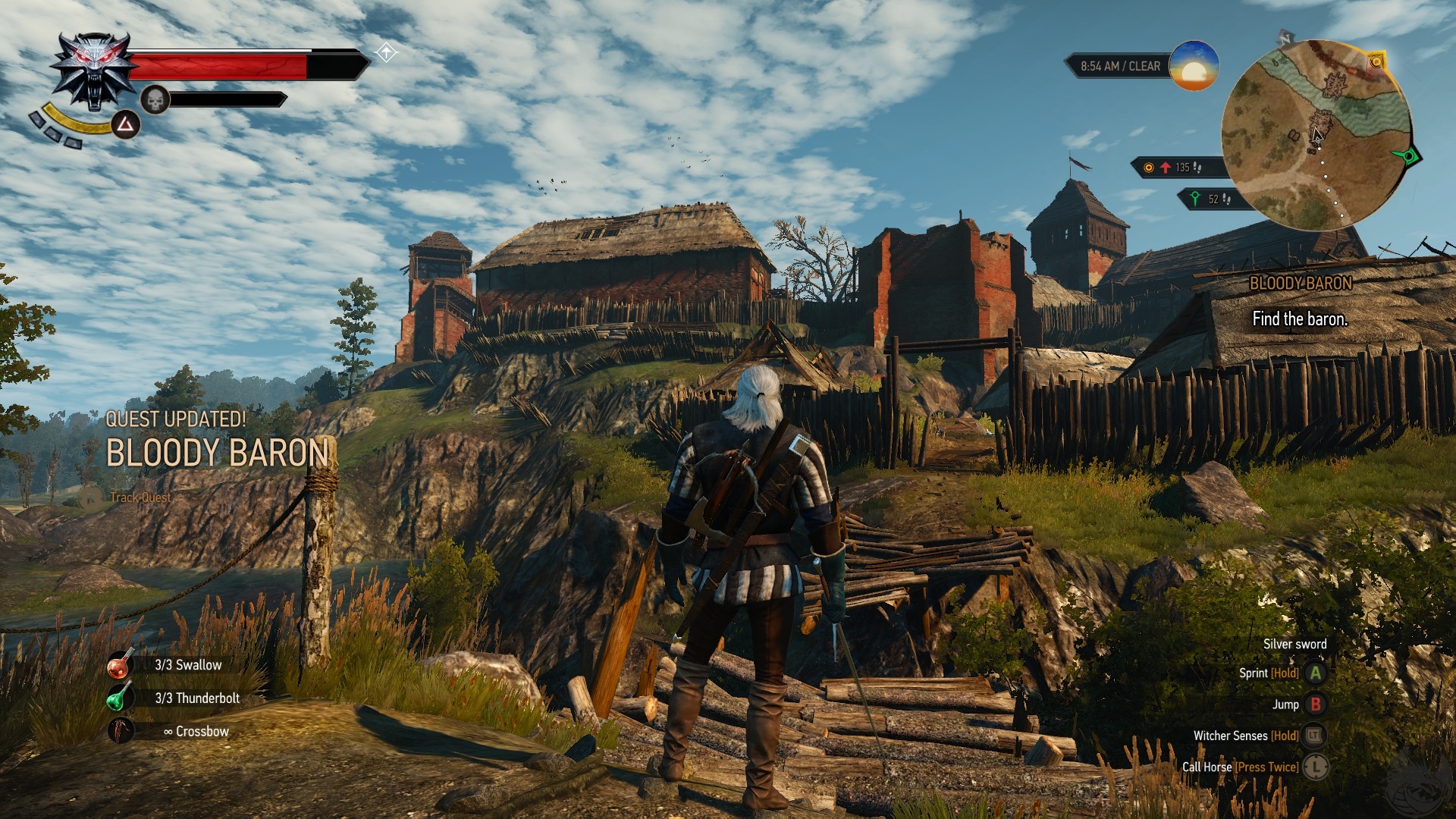
Task: Open the Bloody Baron quest tracker
Action: tap(1300, 302)
